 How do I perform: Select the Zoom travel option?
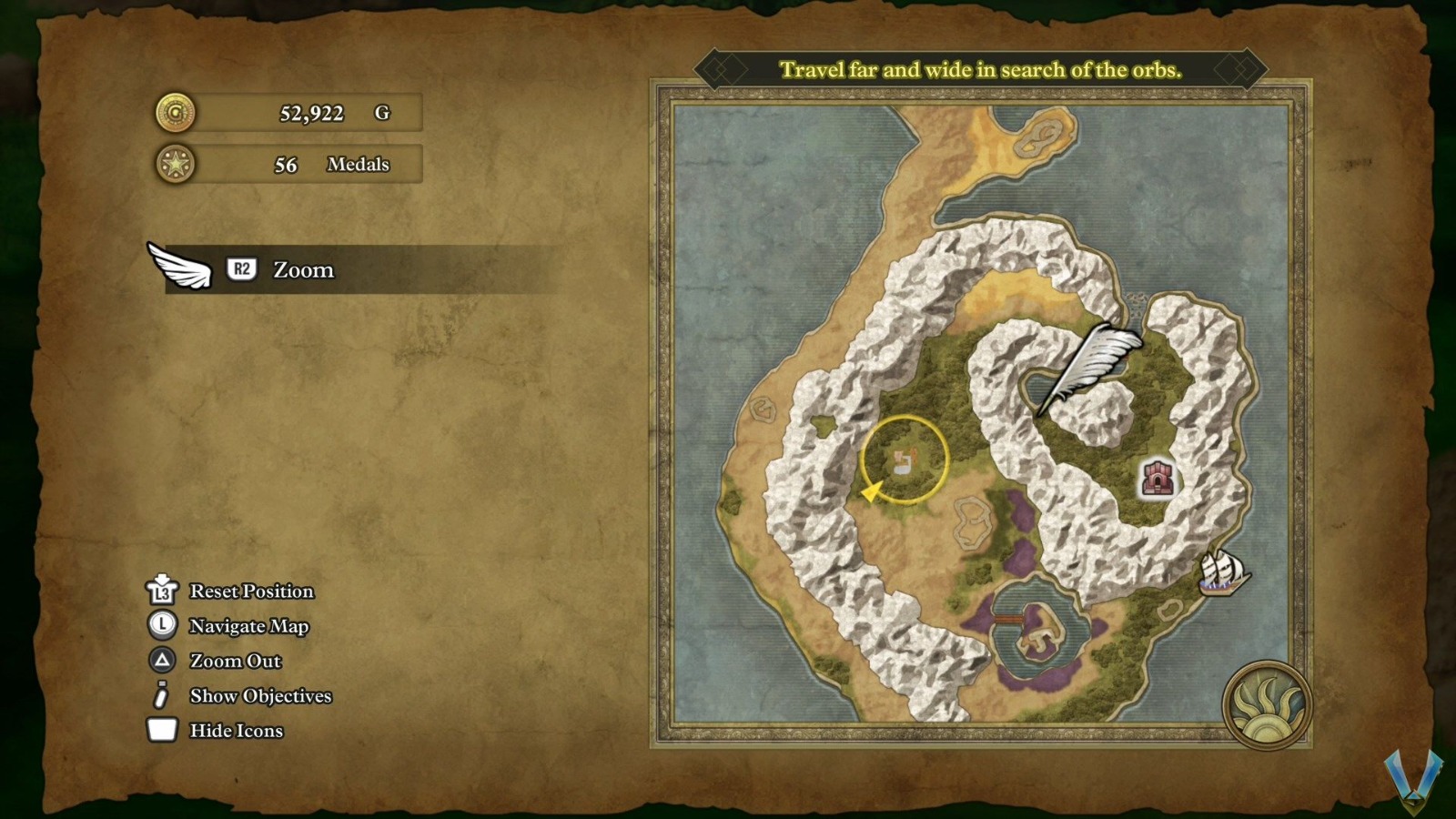[x=303, y=270]
